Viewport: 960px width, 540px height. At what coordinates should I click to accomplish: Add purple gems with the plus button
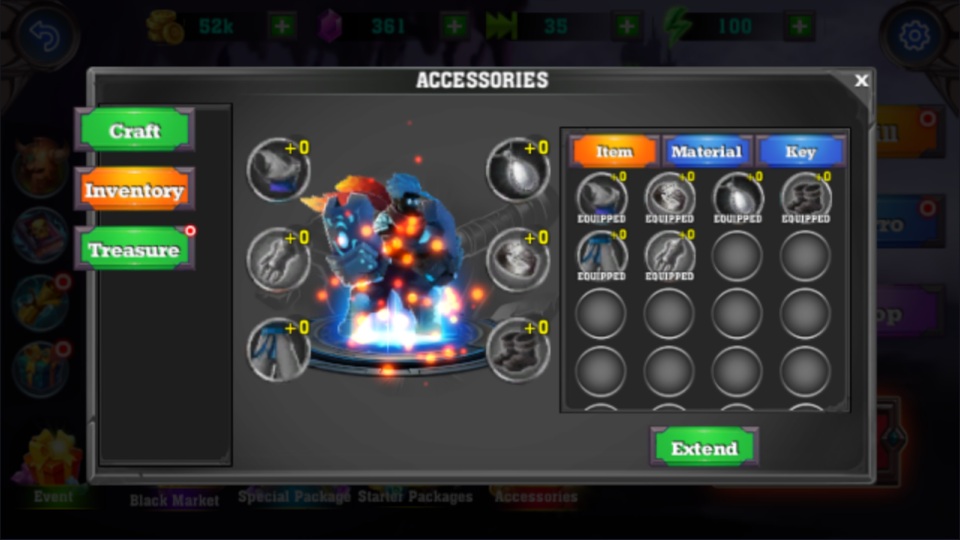[x=454, y=26]
